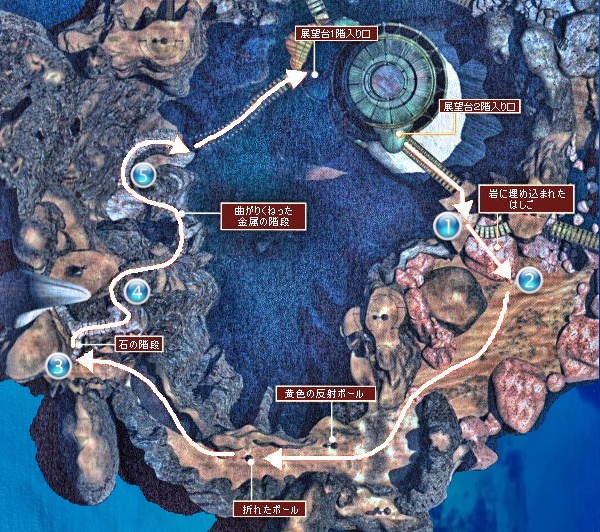Choose the 曲がりくねった金属の階段 label
This screenshot has width=600, height=532.
[261, 219]
